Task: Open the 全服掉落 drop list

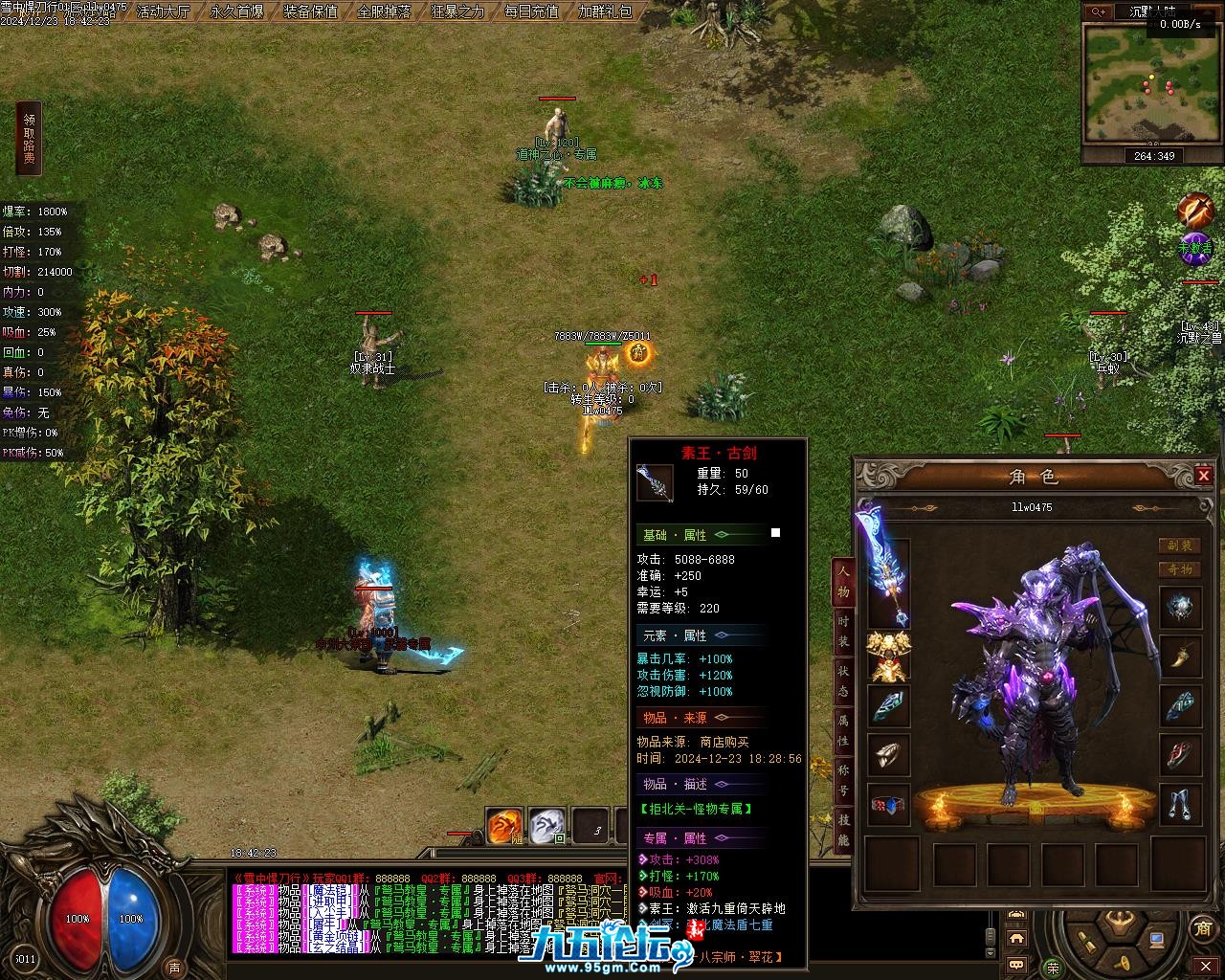Action: click(385, 11)
